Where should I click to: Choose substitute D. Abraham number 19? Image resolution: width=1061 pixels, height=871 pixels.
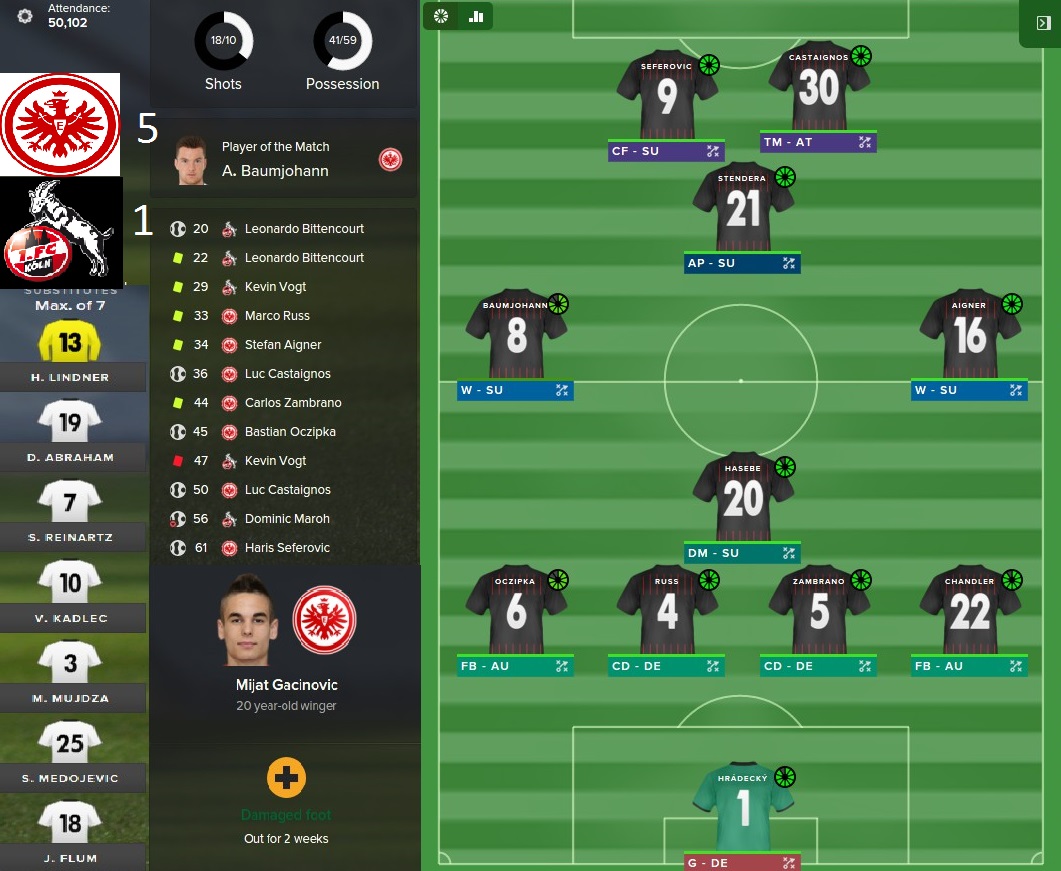[69, 422]
